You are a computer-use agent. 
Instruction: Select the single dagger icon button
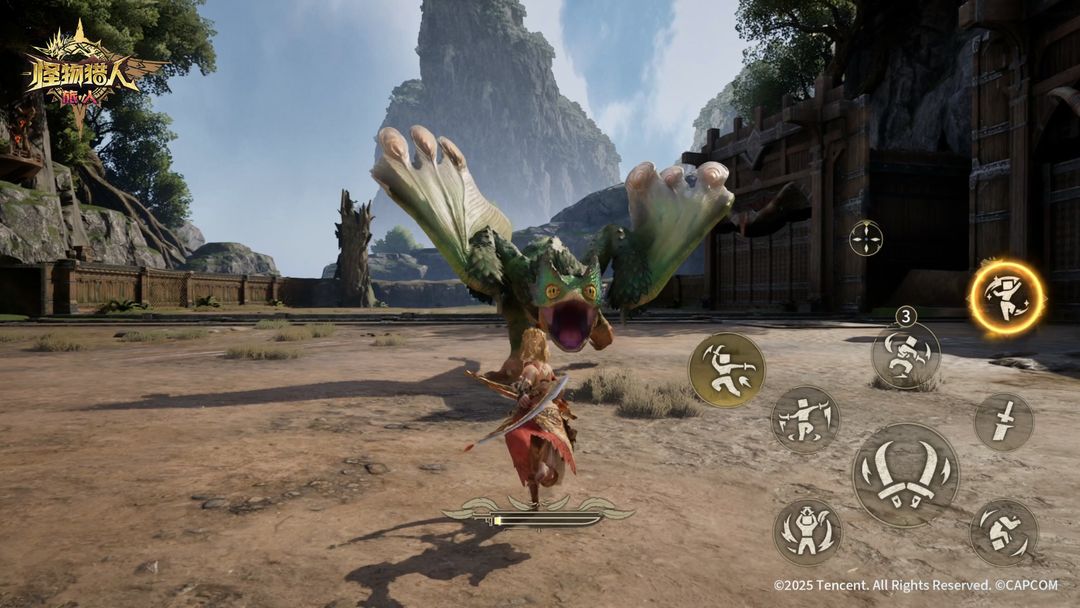[x=1004, y=421]
